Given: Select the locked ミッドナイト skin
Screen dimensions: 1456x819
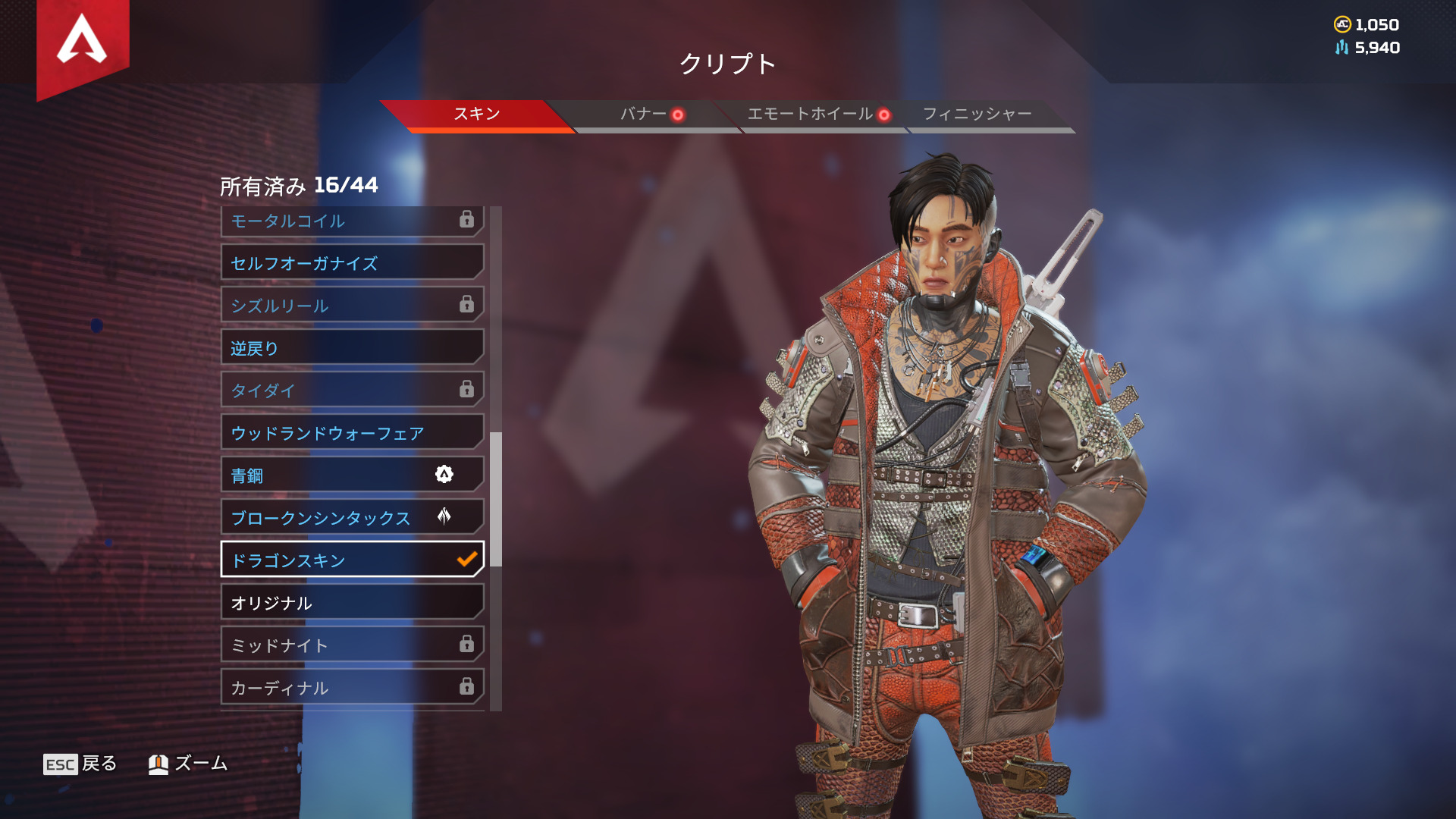Looking at the screenshot, I should click(x=352, y=645).
